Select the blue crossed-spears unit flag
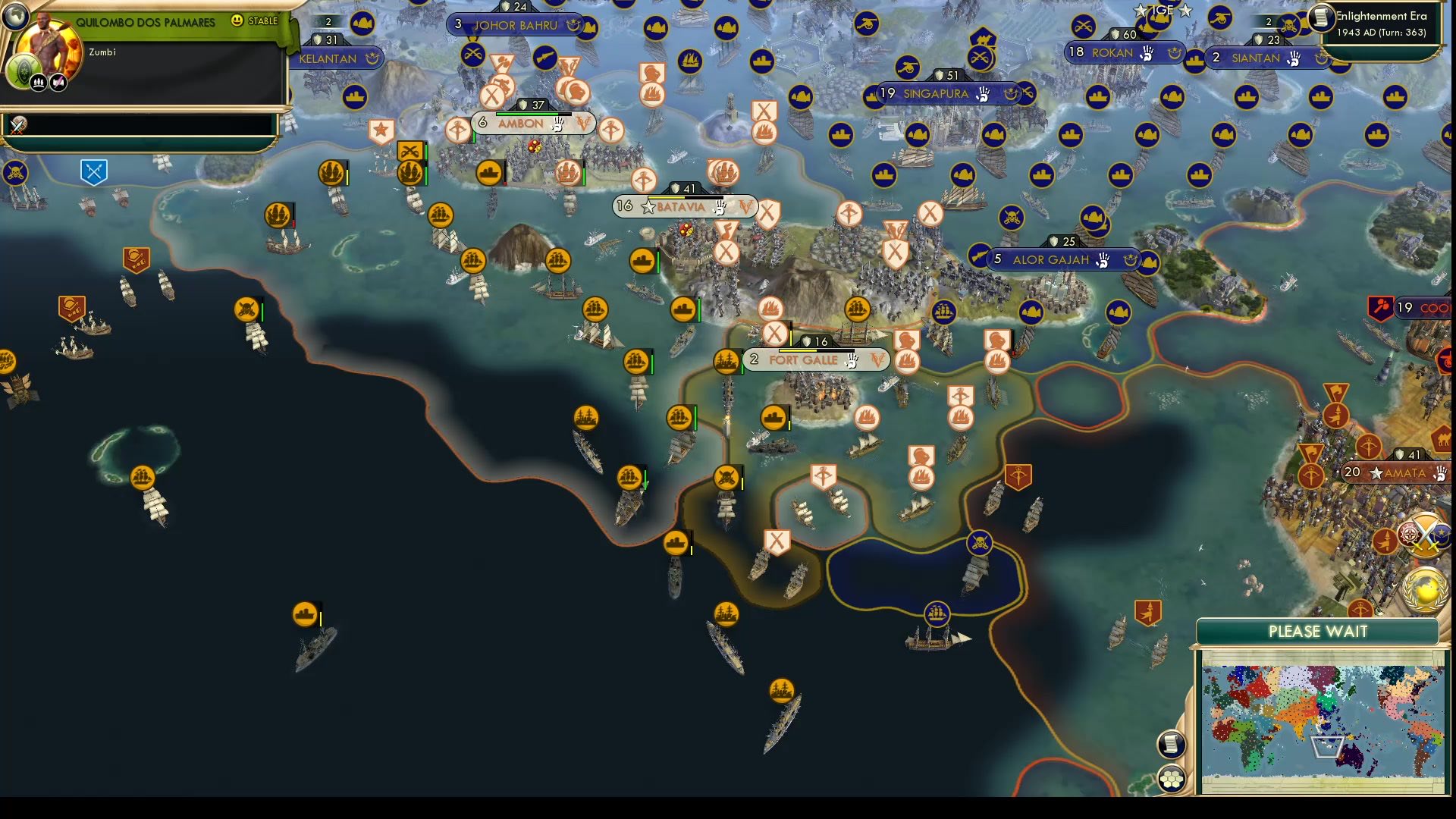 point(93,172)
